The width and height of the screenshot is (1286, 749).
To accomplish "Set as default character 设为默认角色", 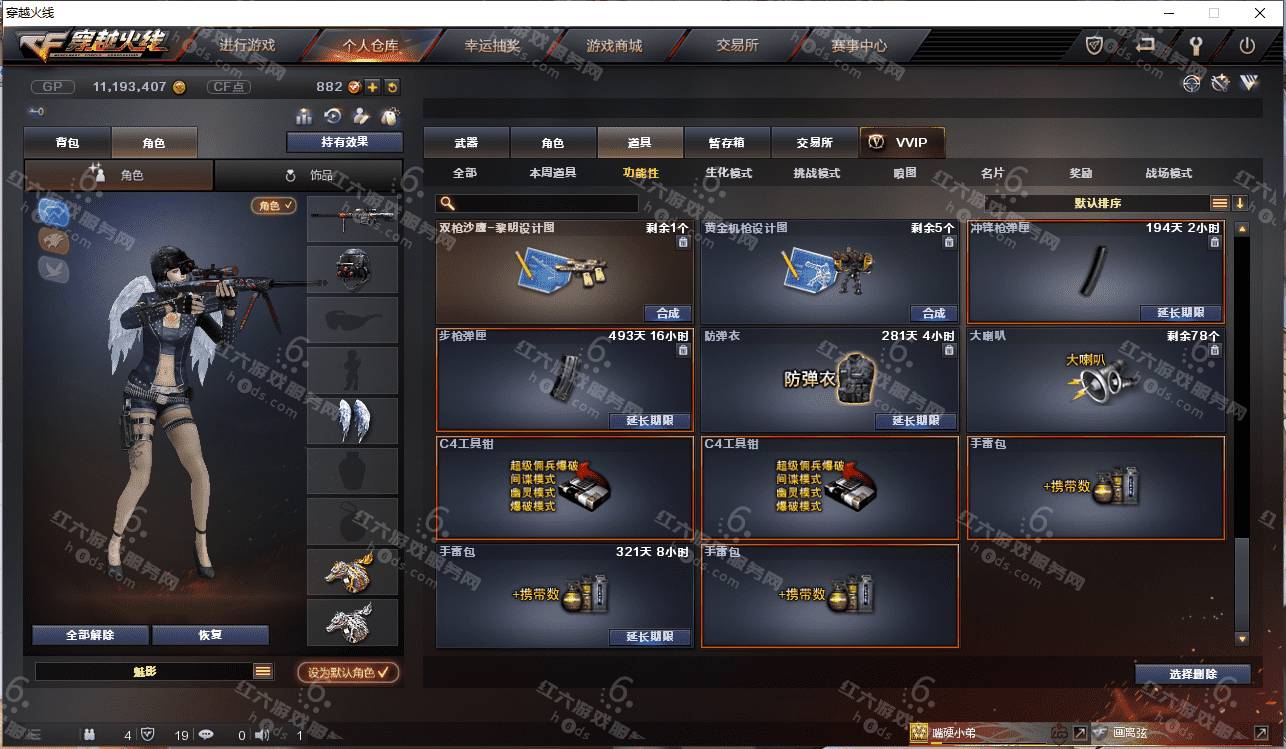I will point(348,673).
